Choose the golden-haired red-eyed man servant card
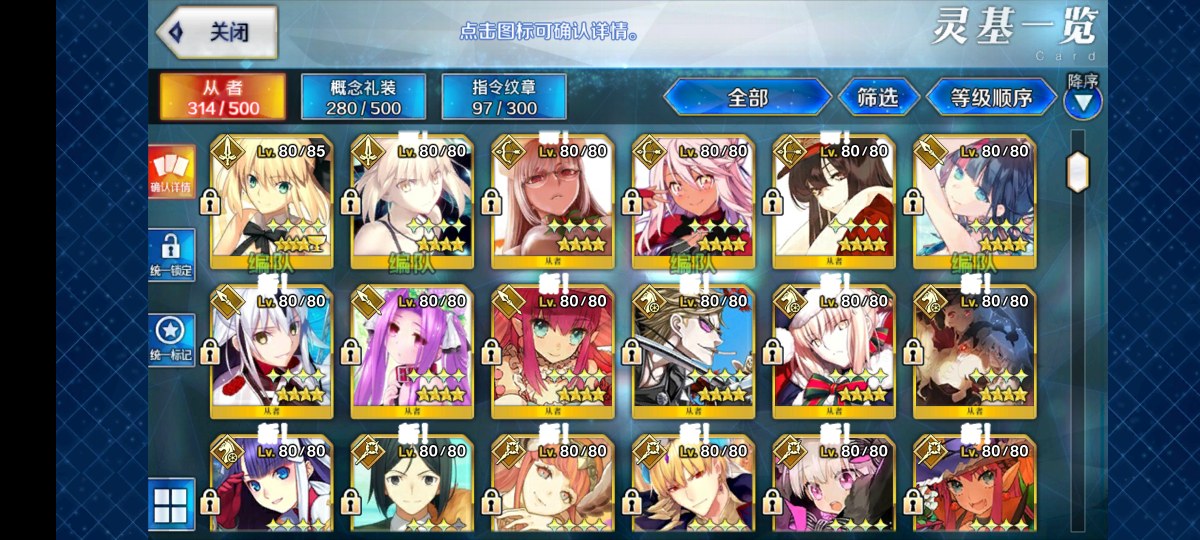This screenshot has width=1200, height=540. (x=693, y=490)
